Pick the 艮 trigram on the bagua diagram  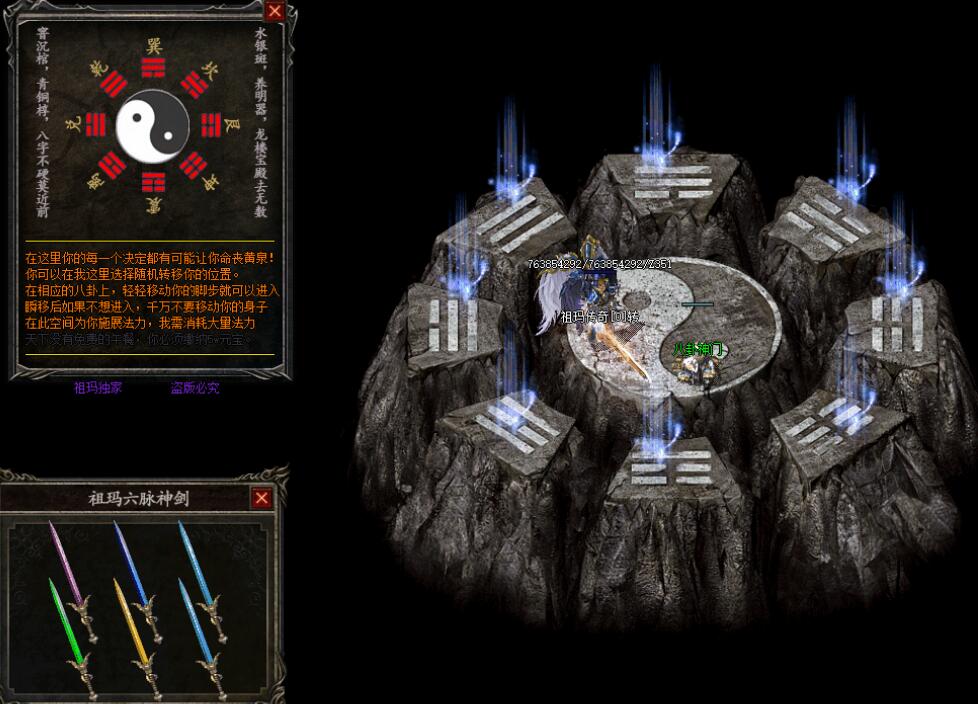coord(210,125)
